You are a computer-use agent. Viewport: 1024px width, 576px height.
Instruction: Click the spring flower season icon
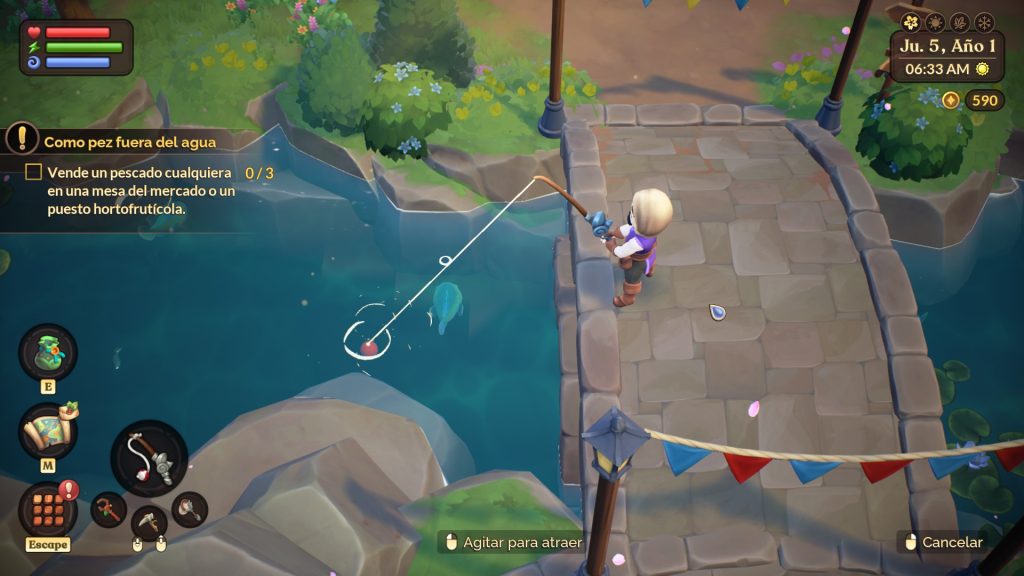(x=911, y=21)
